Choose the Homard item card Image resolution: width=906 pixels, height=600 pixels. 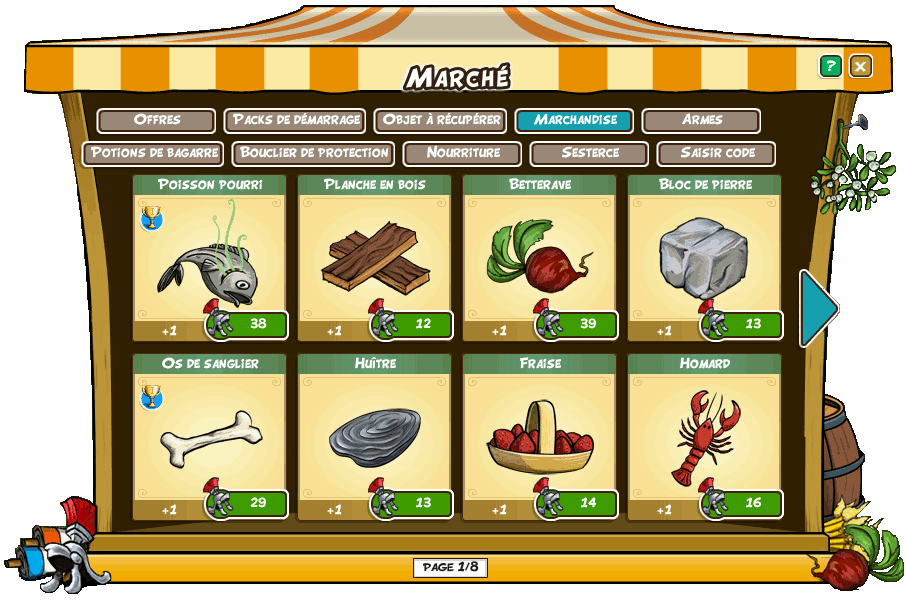[704, 435]
